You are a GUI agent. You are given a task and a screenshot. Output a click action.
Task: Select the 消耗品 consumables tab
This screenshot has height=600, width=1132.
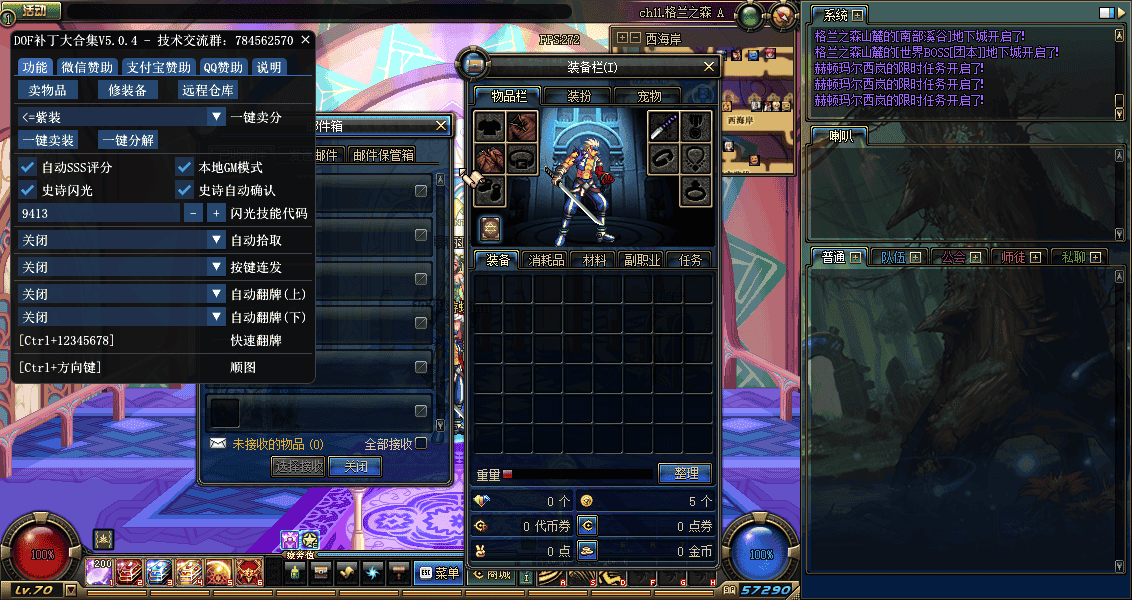pyautogui.click(x=546, y=260)
